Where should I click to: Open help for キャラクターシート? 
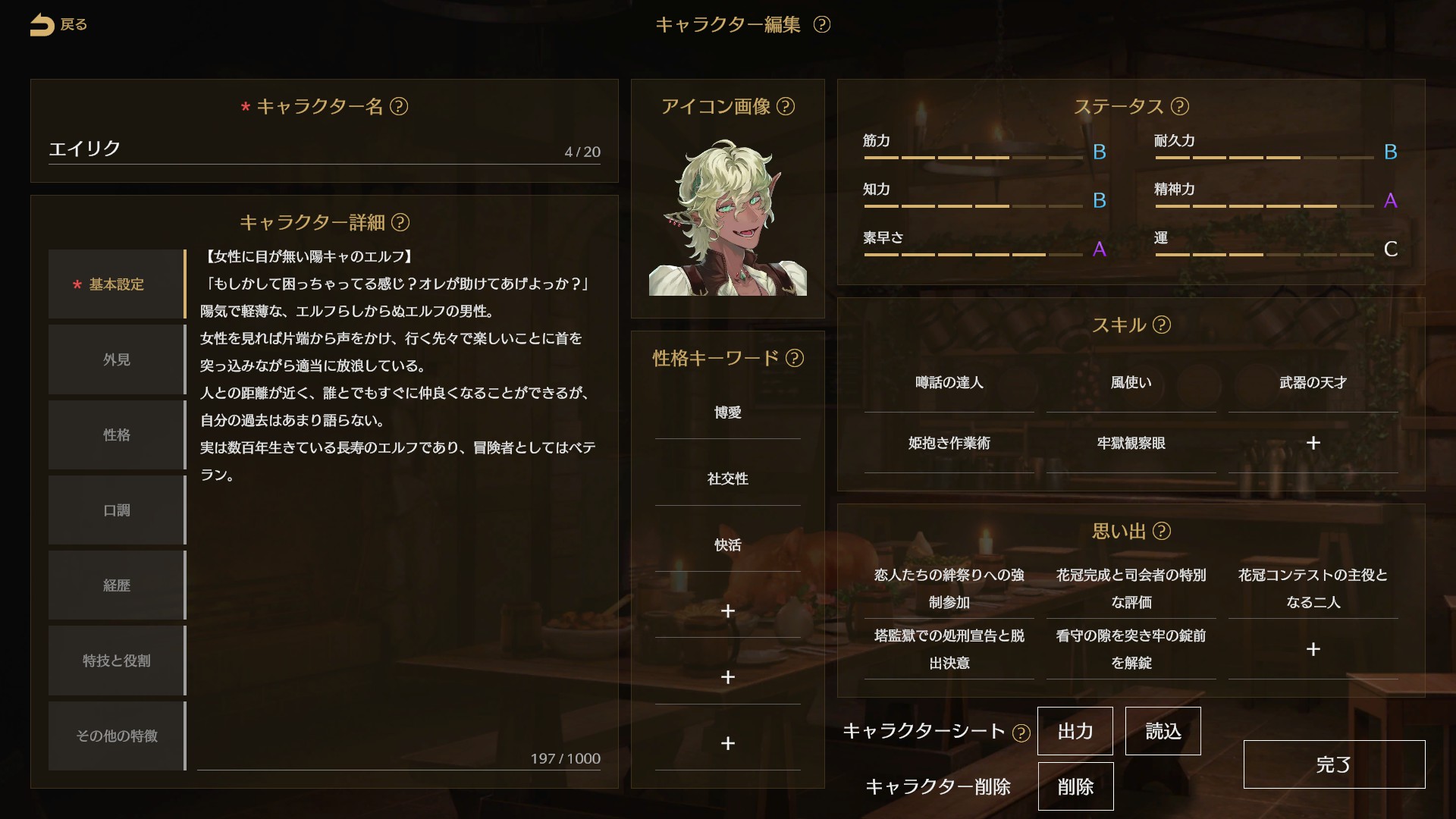(x=1023, y=732)
